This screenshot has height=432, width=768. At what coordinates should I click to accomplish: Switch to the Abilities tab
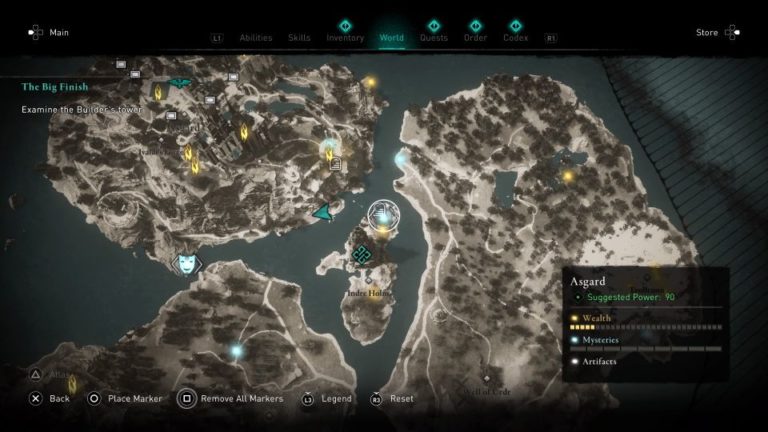256,38
